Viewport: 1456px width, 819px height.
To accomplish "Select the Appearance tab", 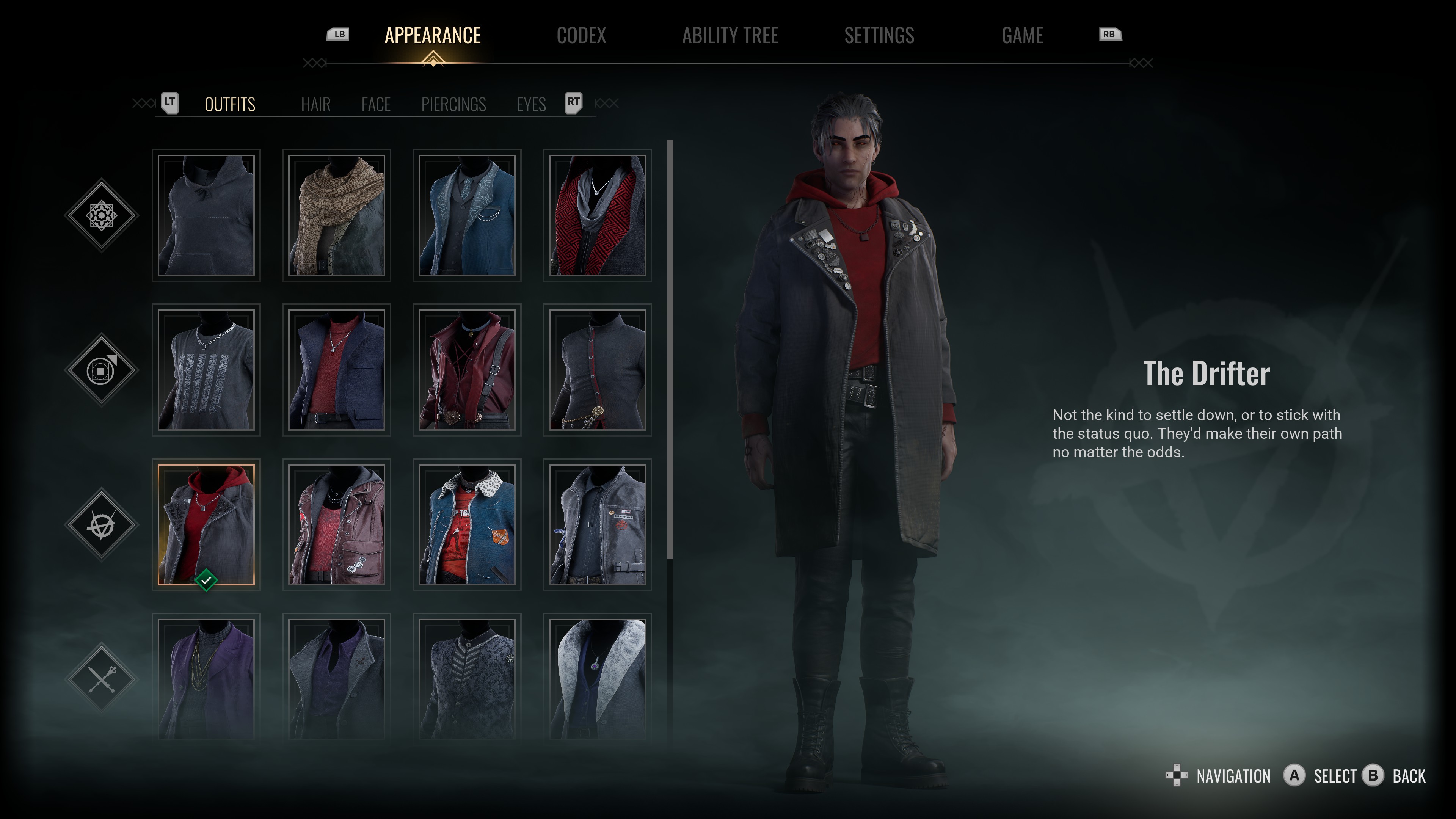I will point(432,36).
